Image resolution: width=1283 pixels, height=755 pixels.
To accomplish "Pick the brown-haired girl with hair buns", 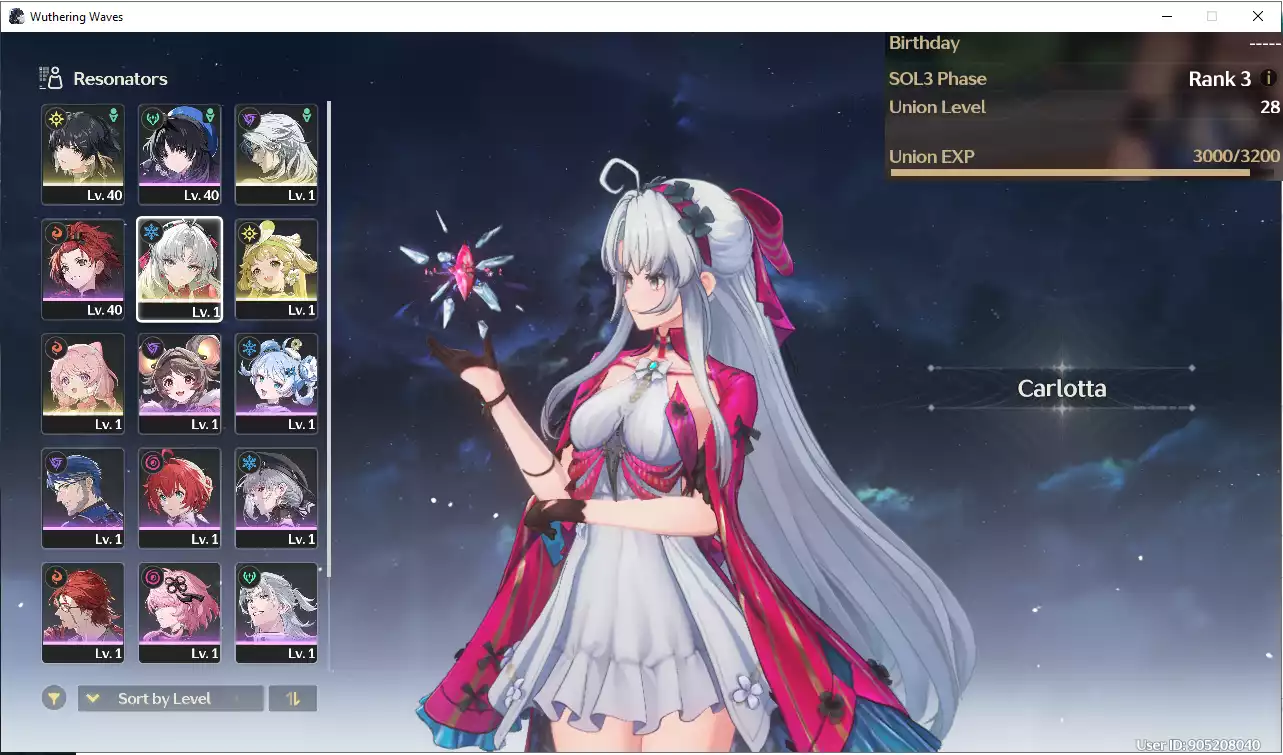I will [x=180, y=384].
